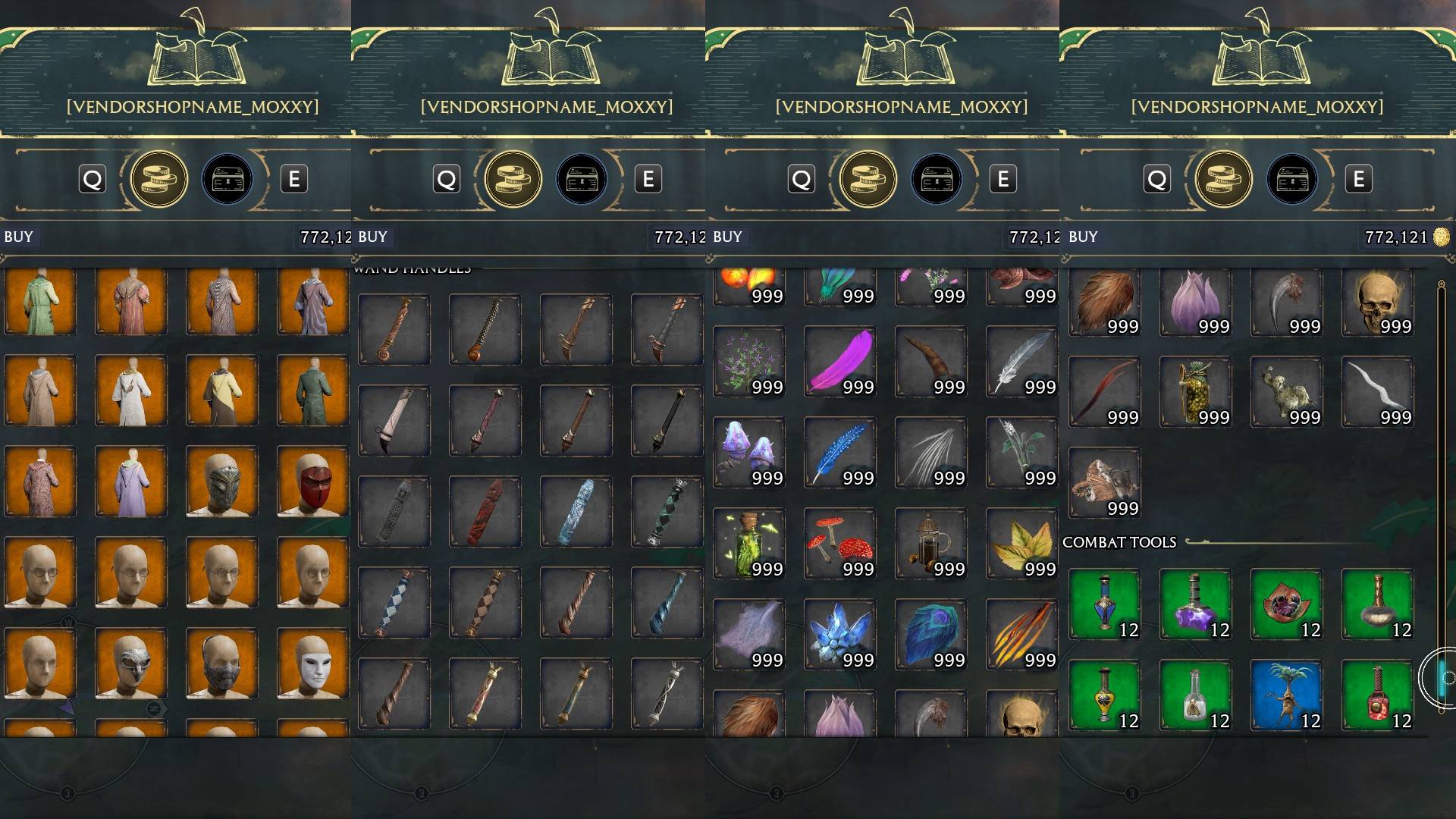Image resolution: width=1456 pixels, height=819 pixels.
Task: Pick the blue crystal cluster
Action: pos(839,635)
